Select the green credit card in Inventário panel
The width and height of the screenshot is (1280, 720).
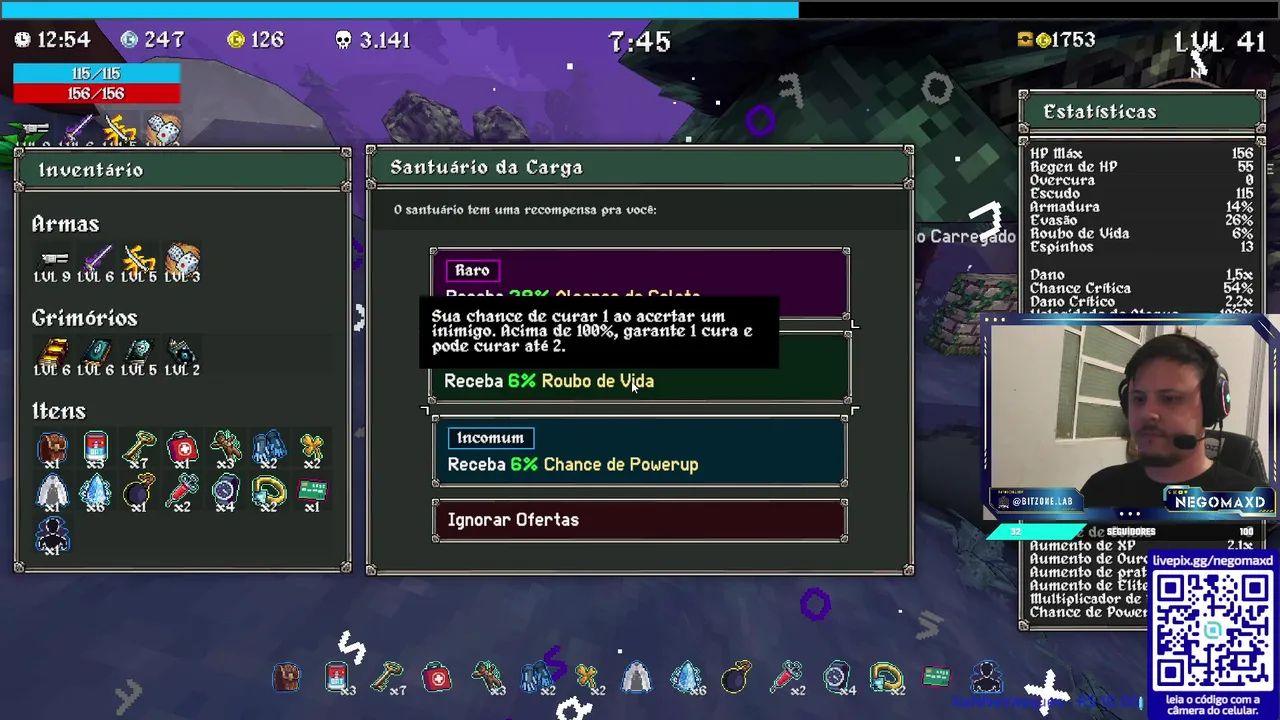312,491
